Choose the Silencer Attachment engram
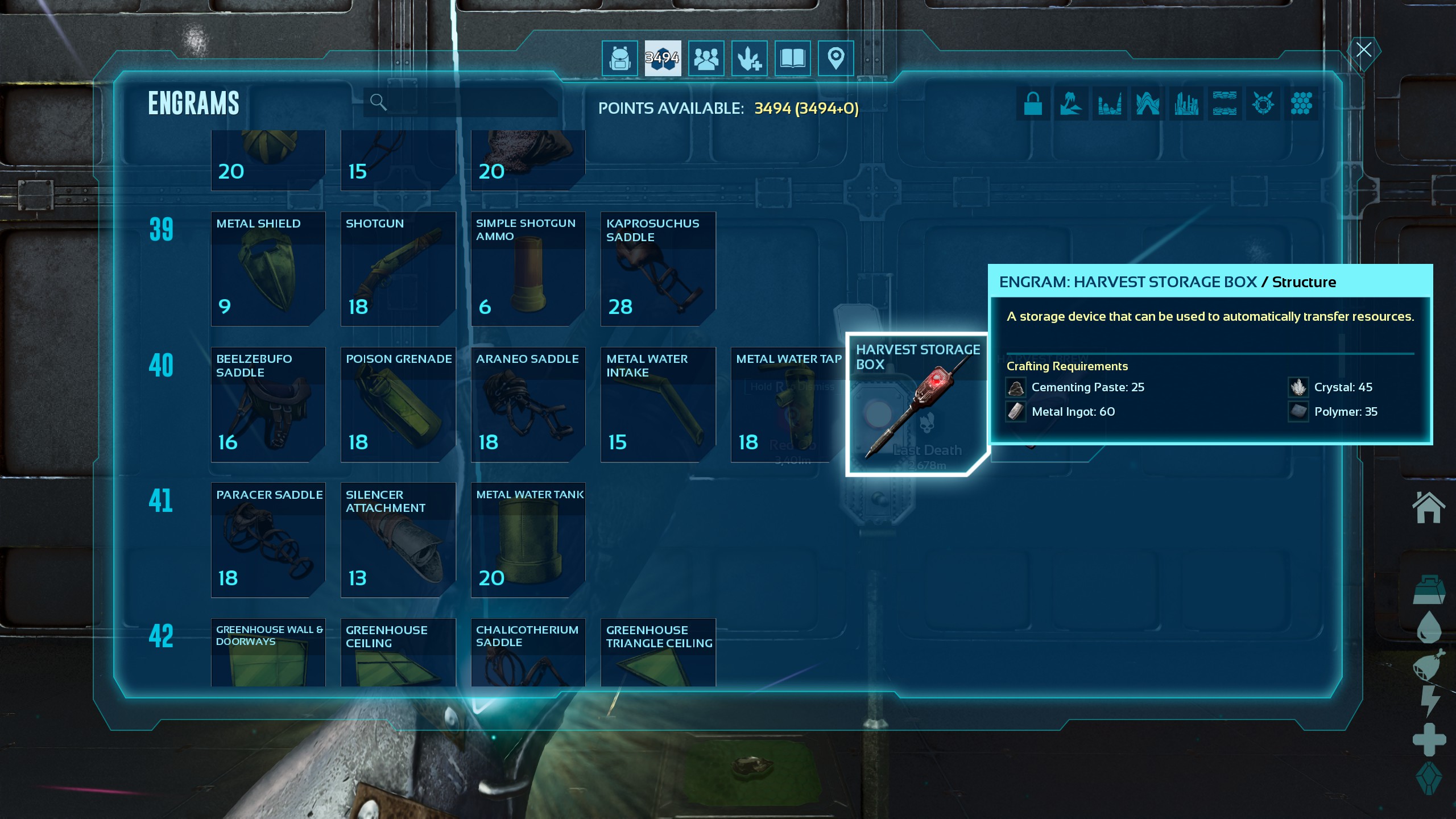1456x819 pixels. (x=398, y=540)
